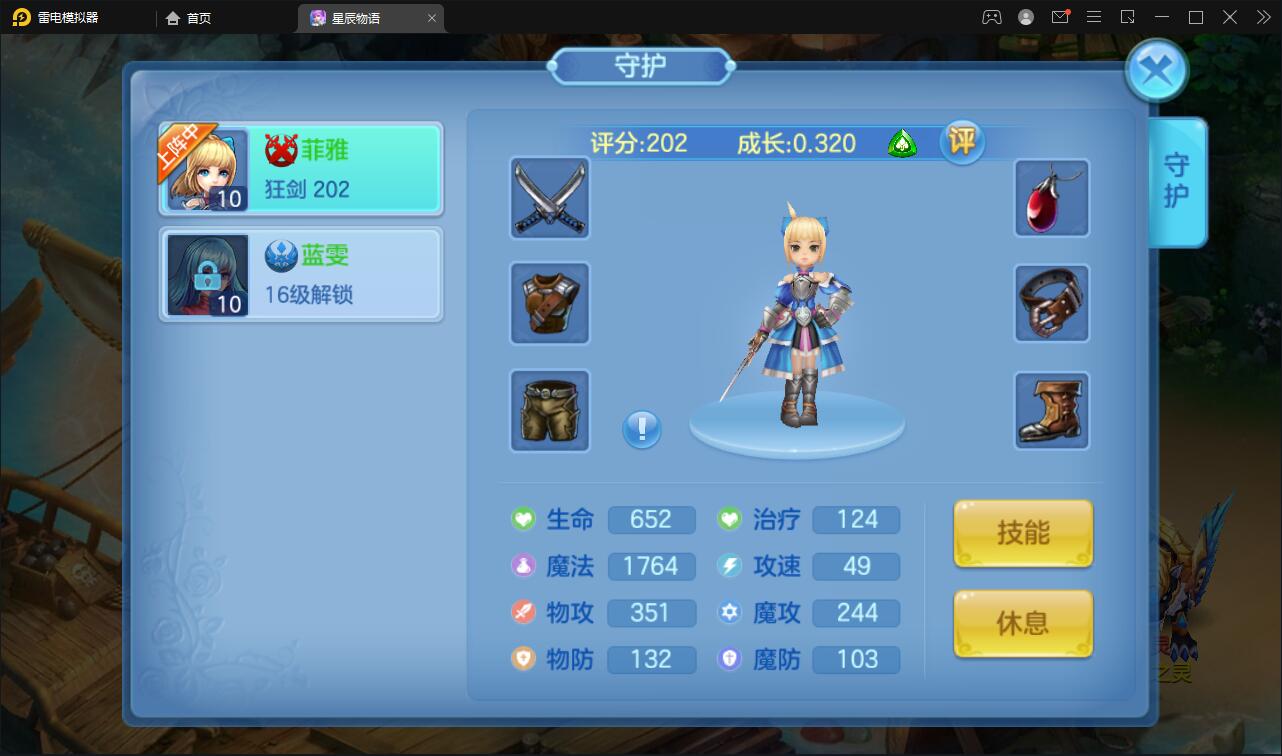Click the blue exclamation alert icon
This screenshot has width=1282, height=756.
pyautogui.click(x=641, y=428)
